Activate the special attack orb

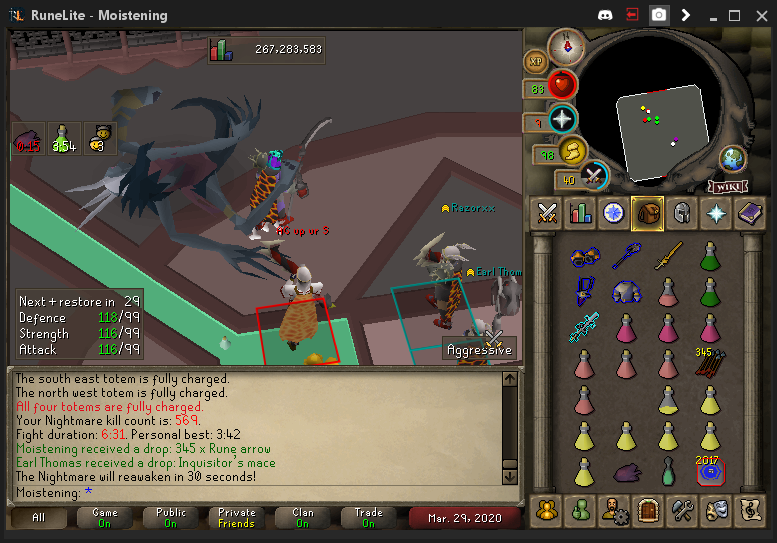click(x=595, y=176)
